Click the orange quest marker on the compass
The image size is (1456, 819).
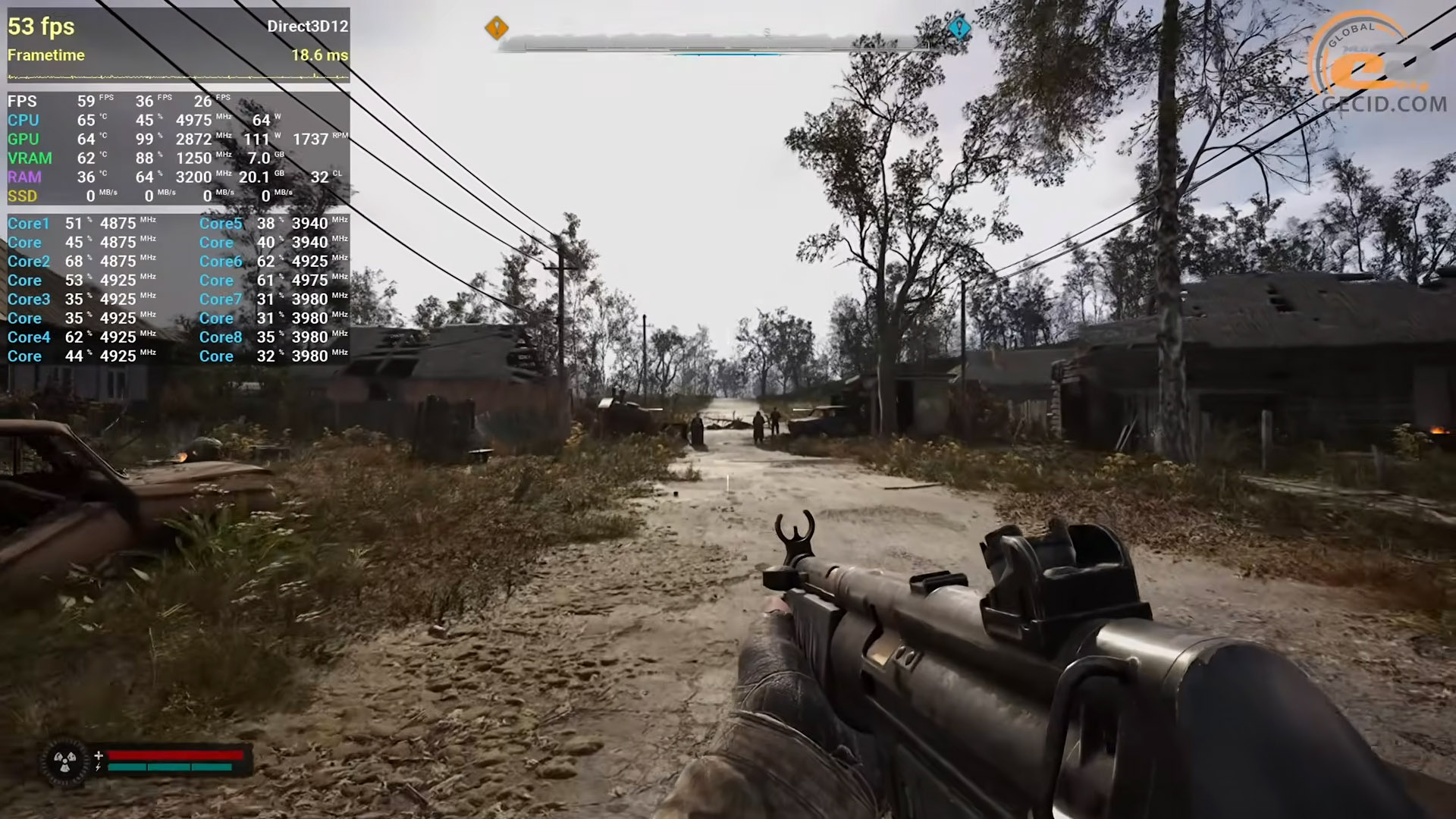pos(497,28)
